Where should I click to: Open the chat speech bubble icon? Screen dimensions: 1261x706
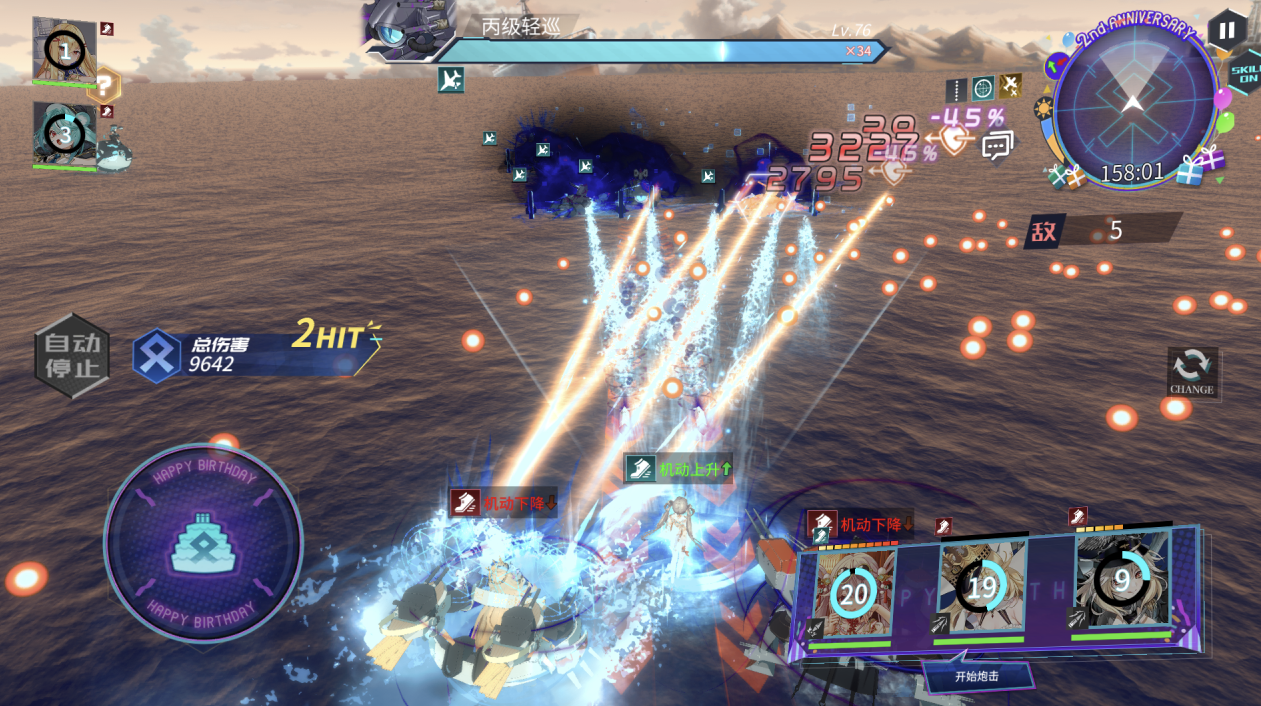pyautogui.click(x=996, y=147)
